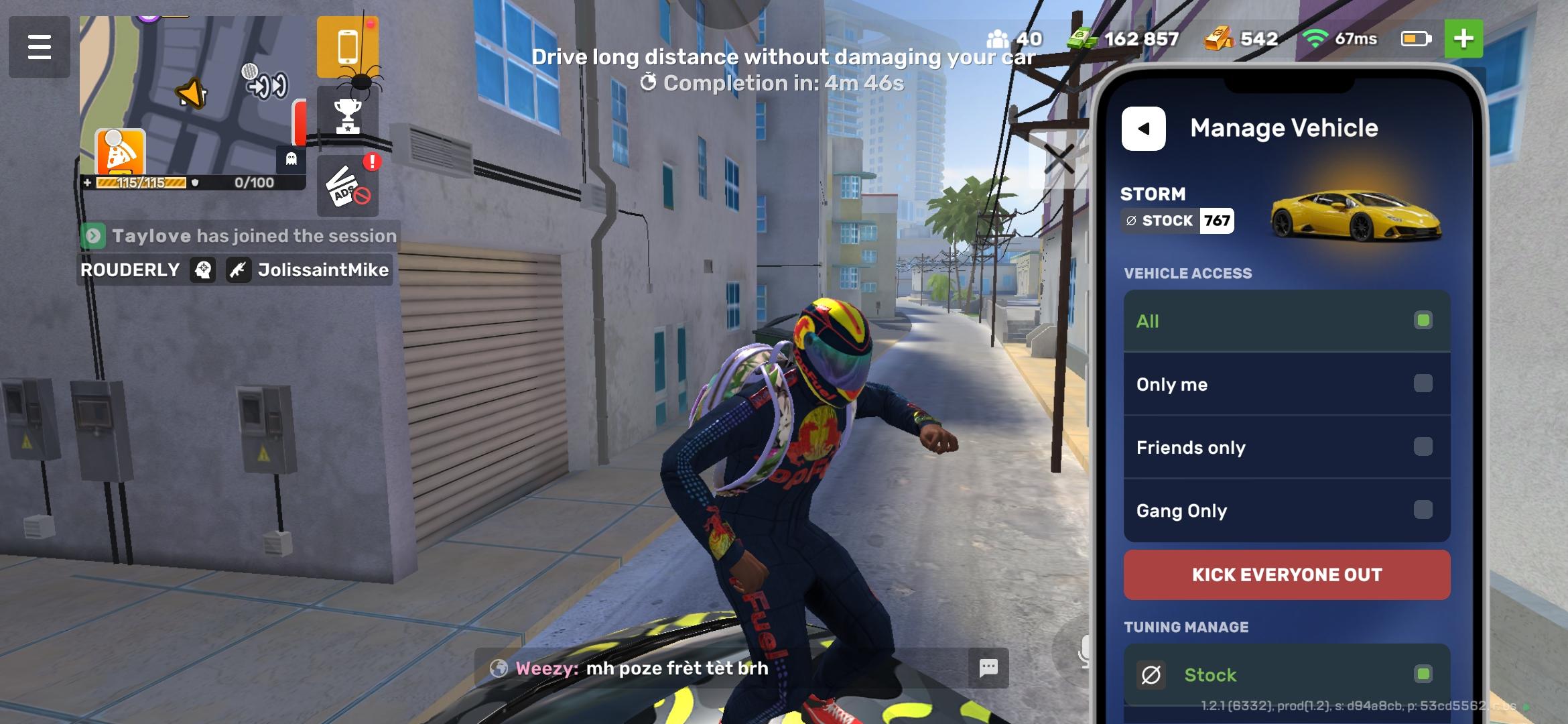Tap the green plus button top right
Image resolution: width=1568 pixels, height=724 pixels.
point(1465,40)
